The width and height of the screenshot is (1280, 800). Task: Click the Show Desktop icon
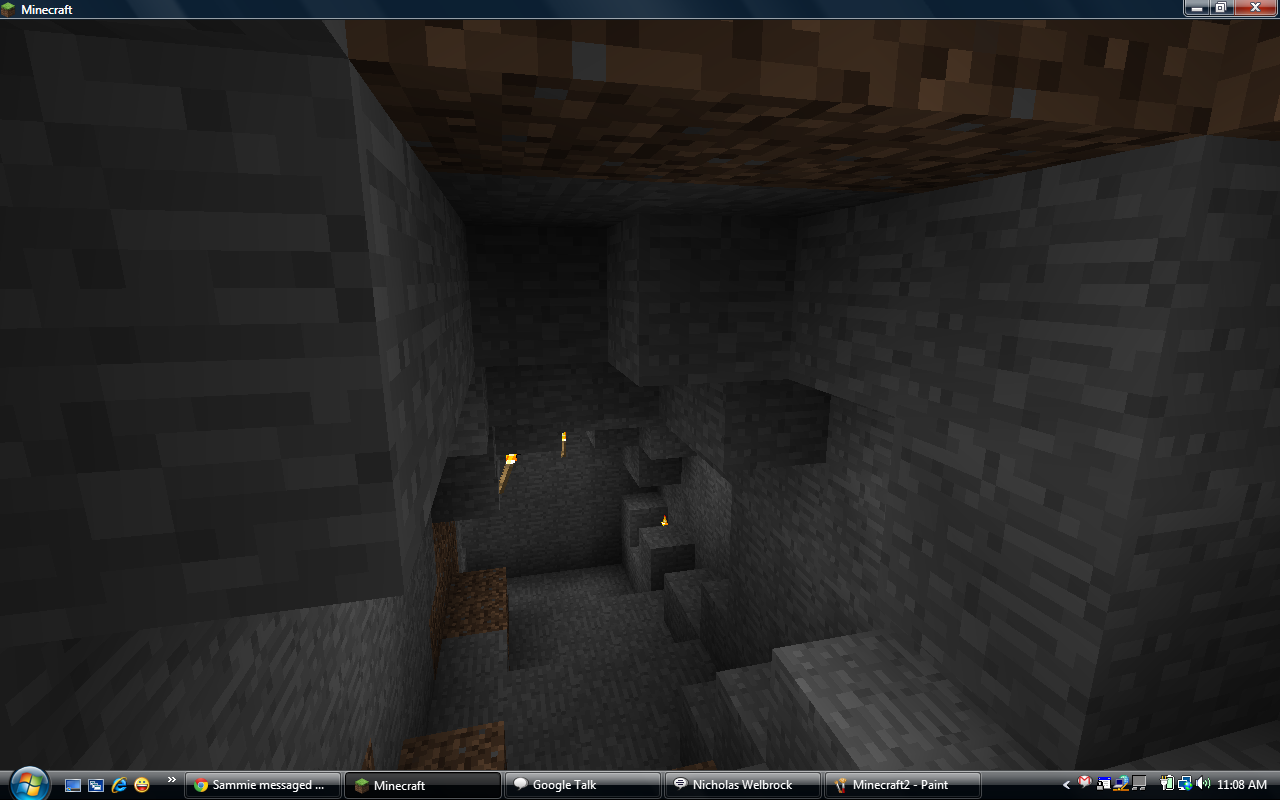pyautogui.click(x=73, y=785)
